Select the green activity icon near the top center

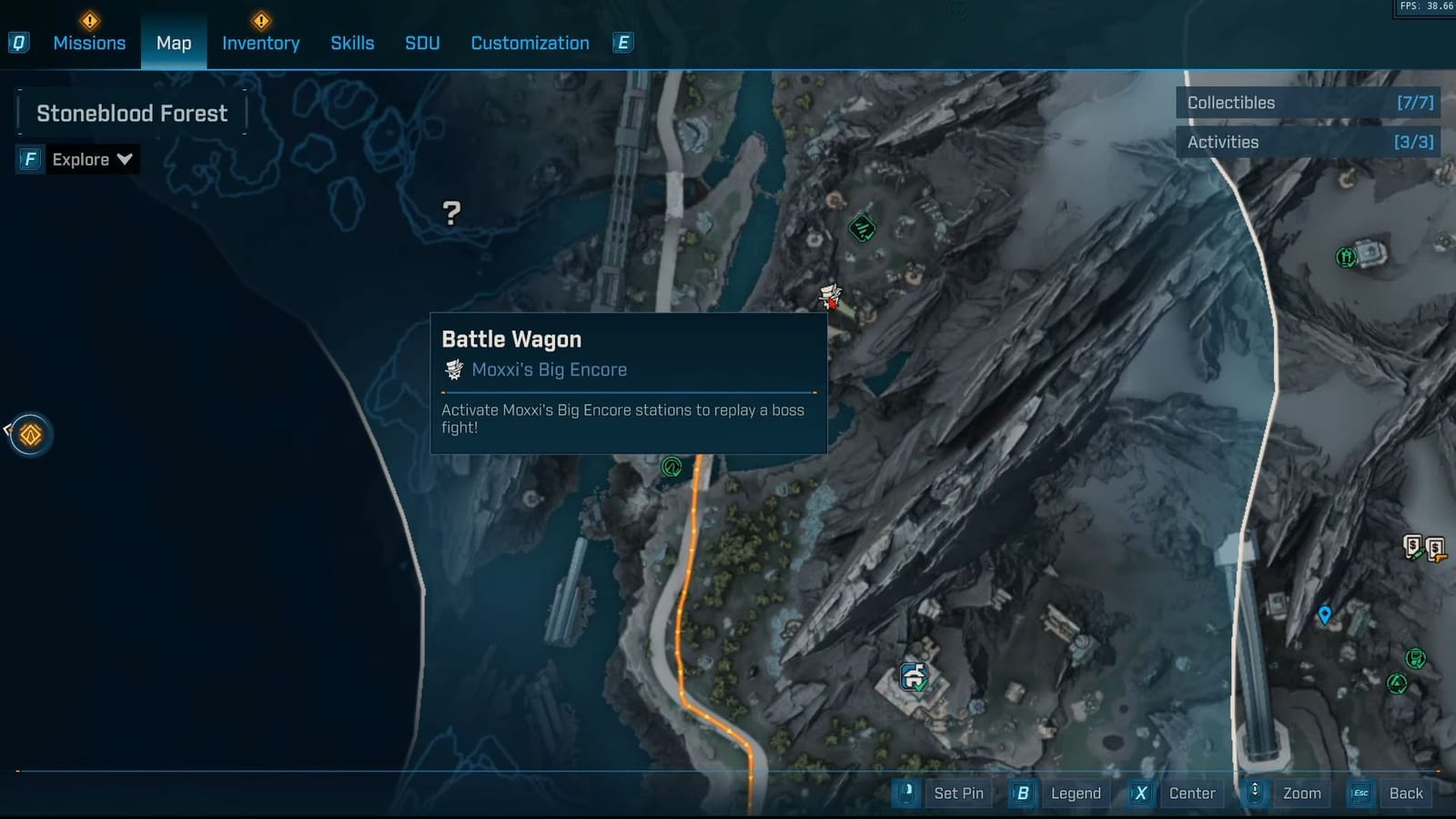tap(861, 228)
